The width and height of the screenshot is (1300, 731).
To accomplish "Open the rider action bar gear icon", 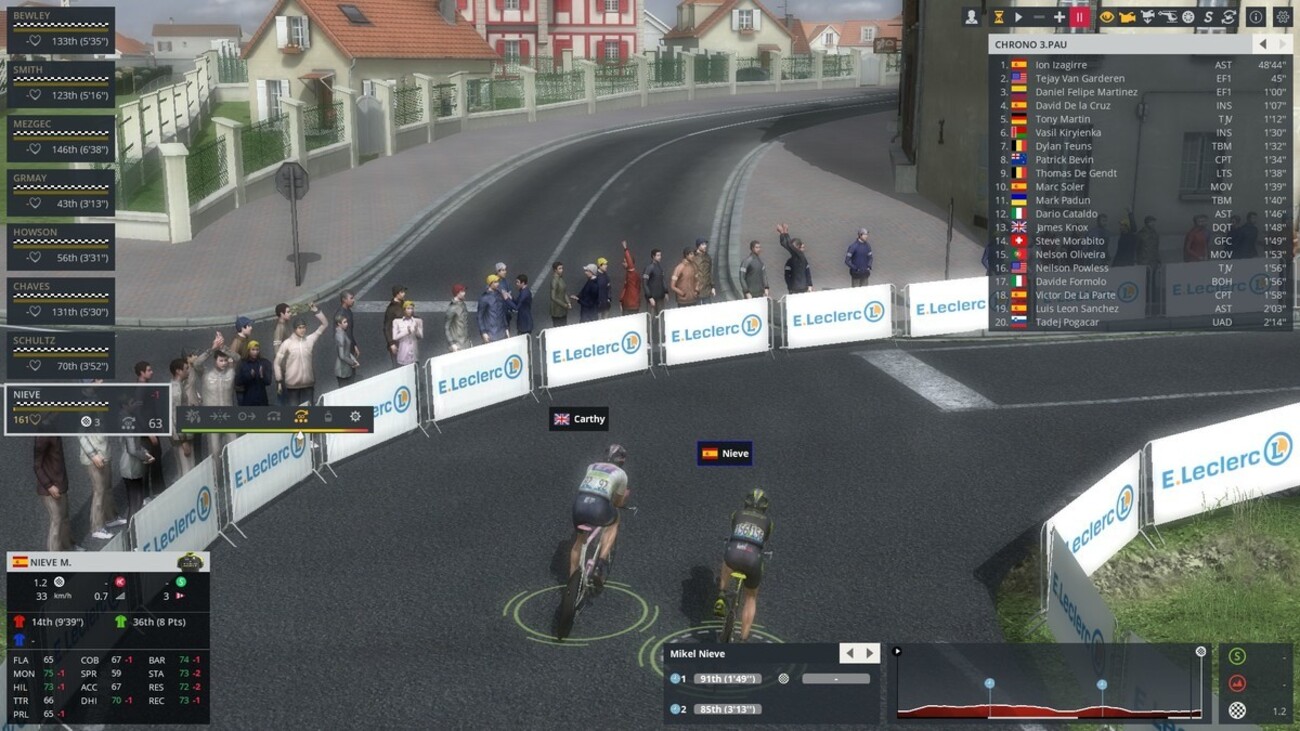I will [x=355, y=416].
